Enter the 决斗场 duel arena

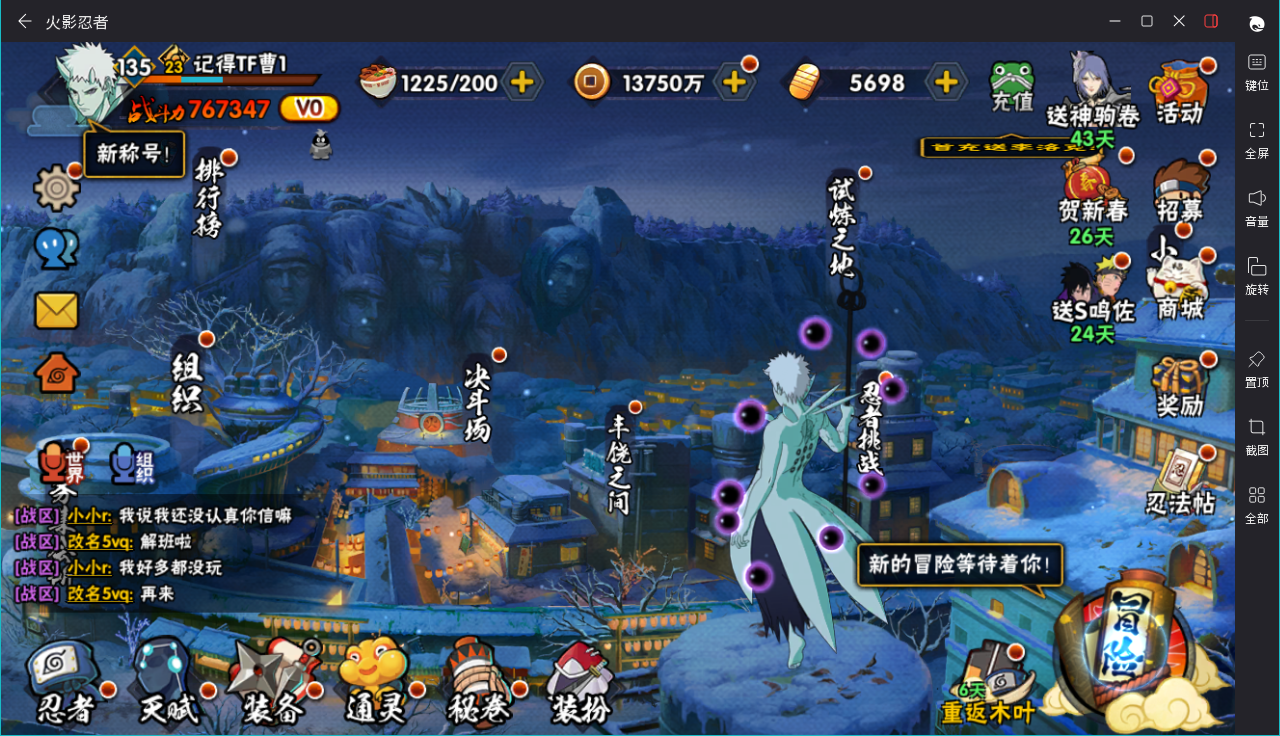point(478,398)
